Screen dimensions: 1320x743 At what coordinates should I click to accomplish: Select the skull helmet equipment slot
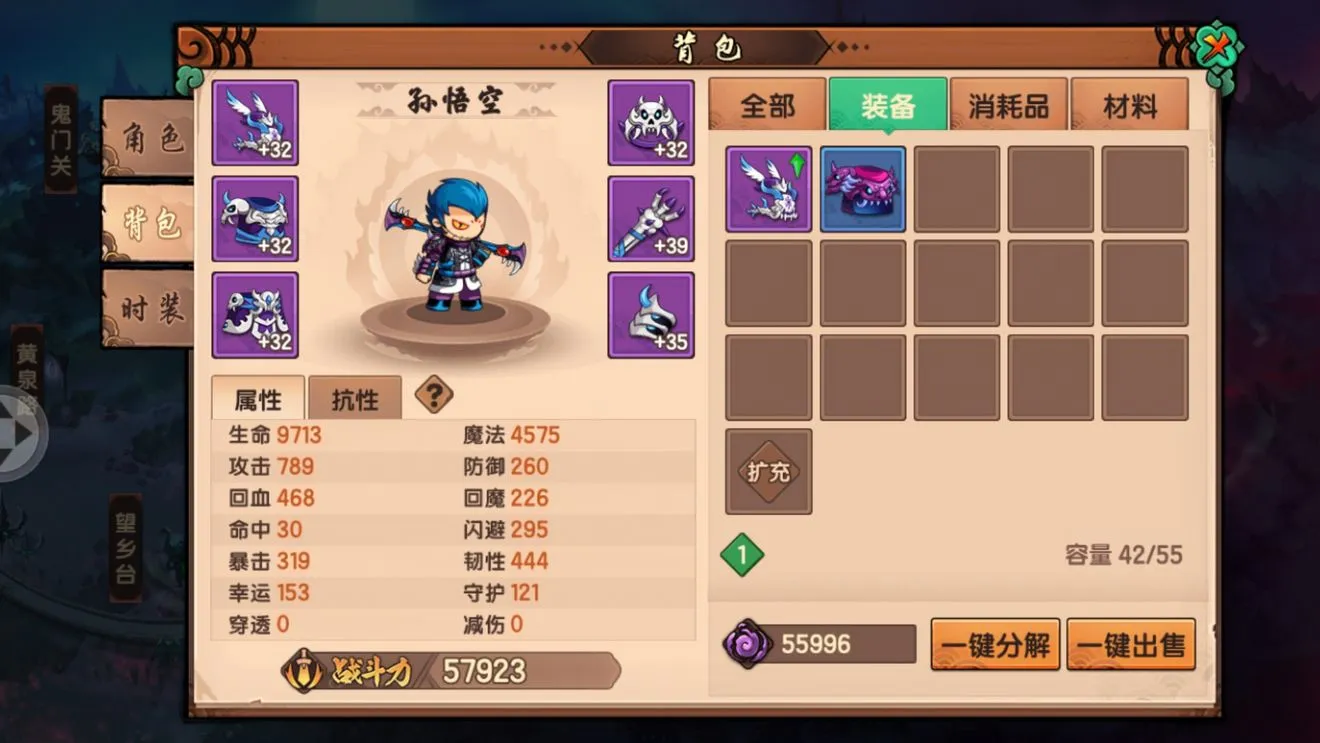point(651,122)
